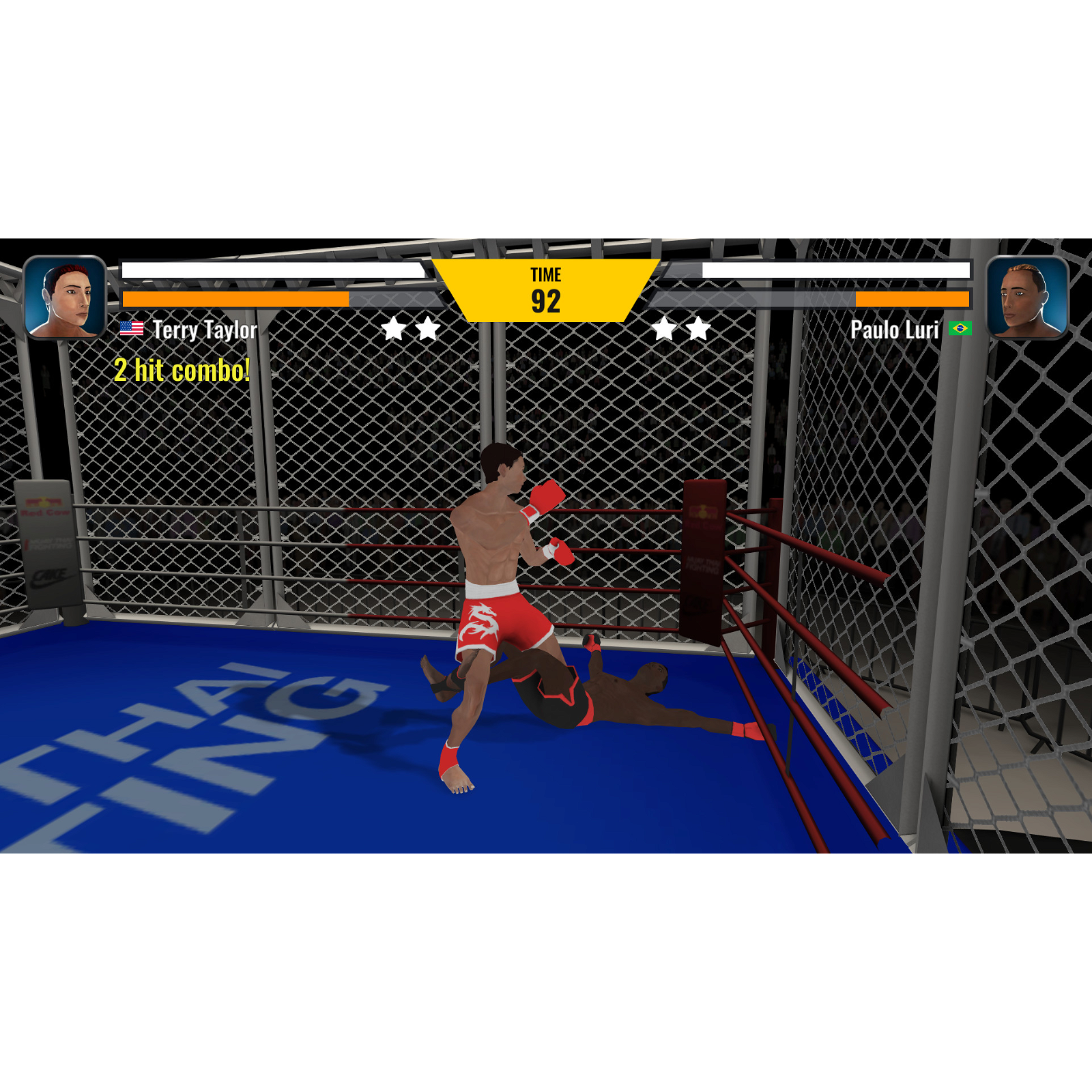This screenshot has width=1092, height=1092.
Task: Select the Brazilian flag icon beside Paulo Luri
Action: tap(961, 329)
